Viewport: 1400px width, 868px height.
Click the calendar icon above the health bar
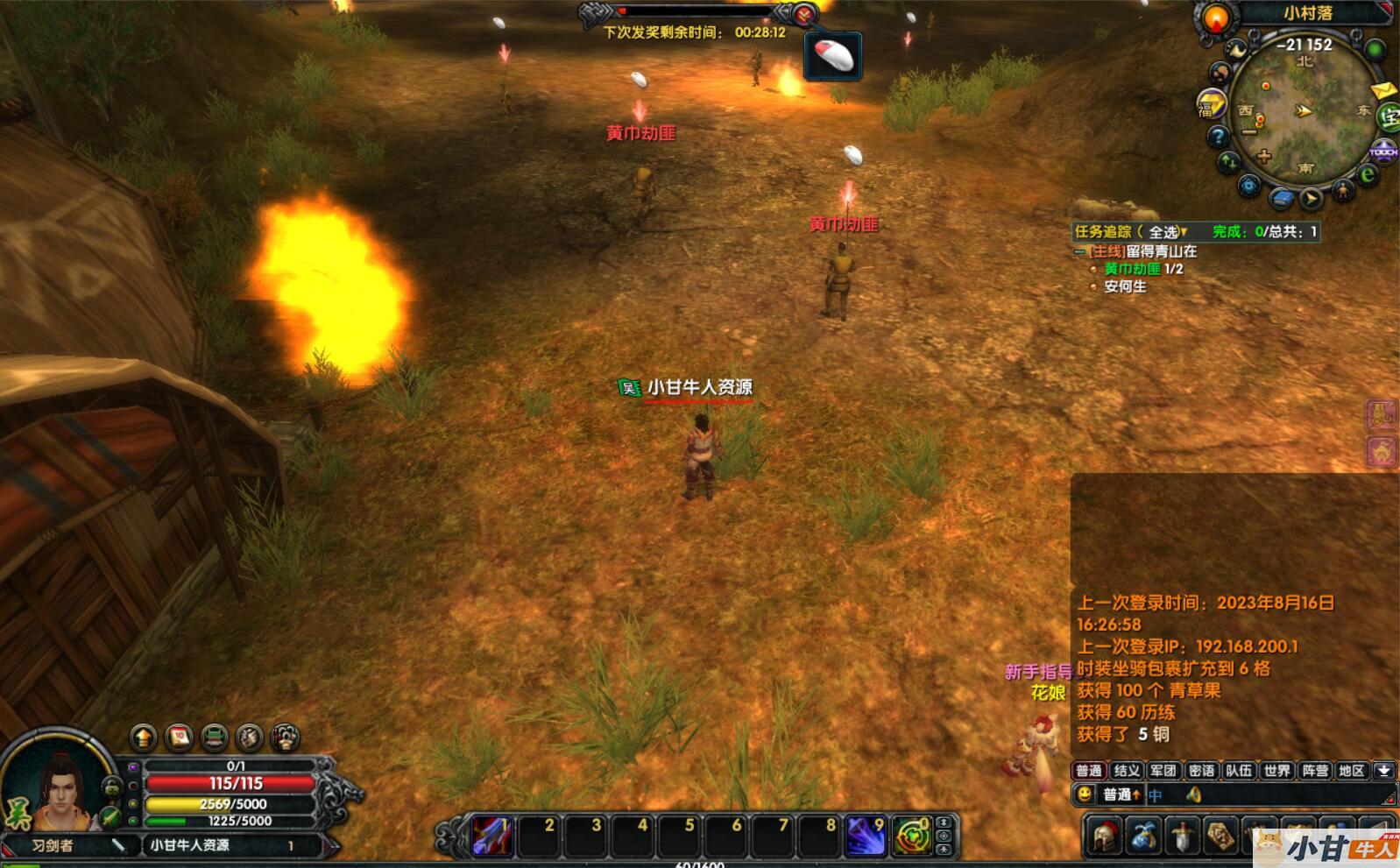[x=179, y=737]
